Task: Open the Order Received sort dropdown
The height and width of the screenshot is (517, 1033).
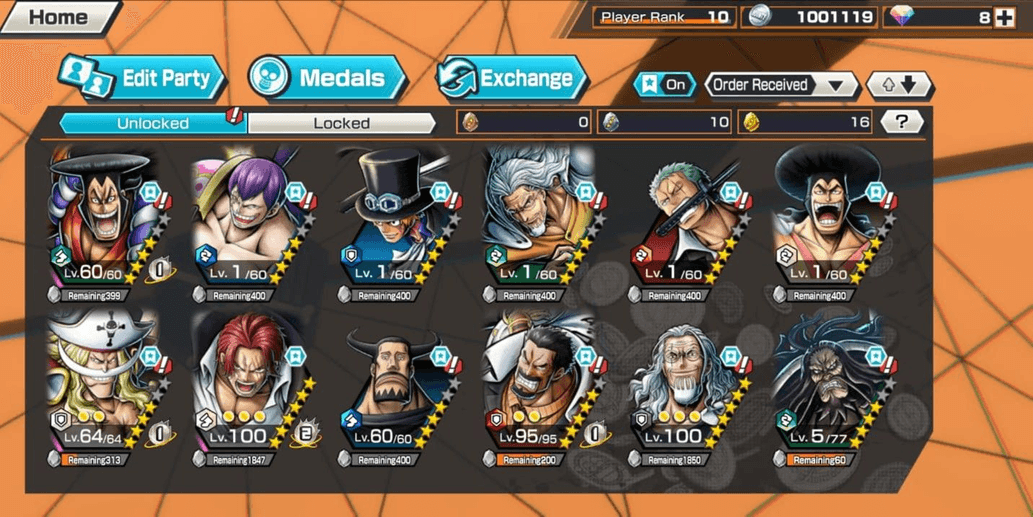Action: click(780, 85)
